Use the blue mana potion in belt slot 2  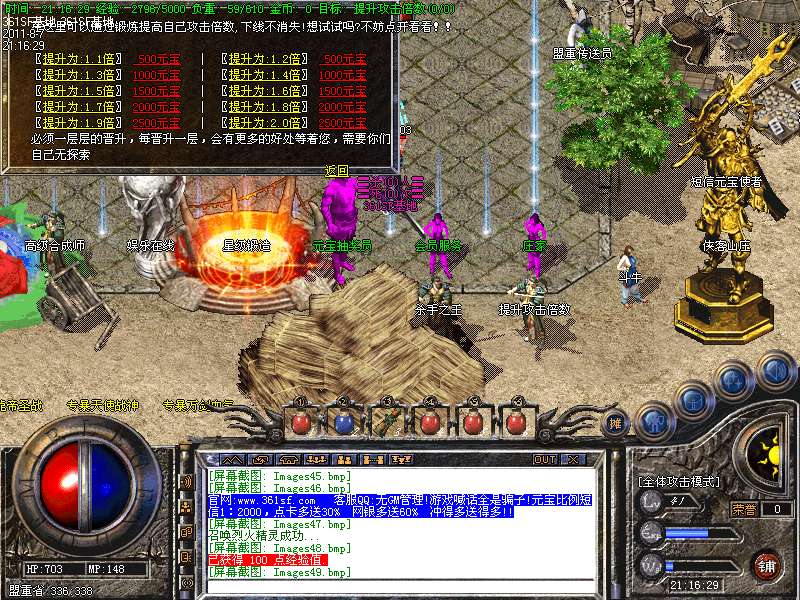tap(343, 422)
